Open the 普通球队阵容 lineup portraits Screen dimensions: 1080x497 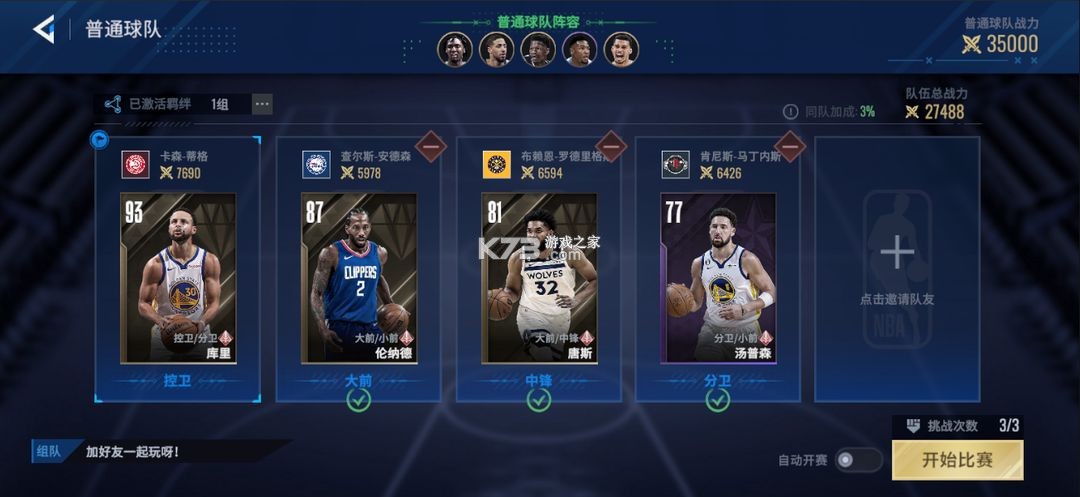point(537,49)
